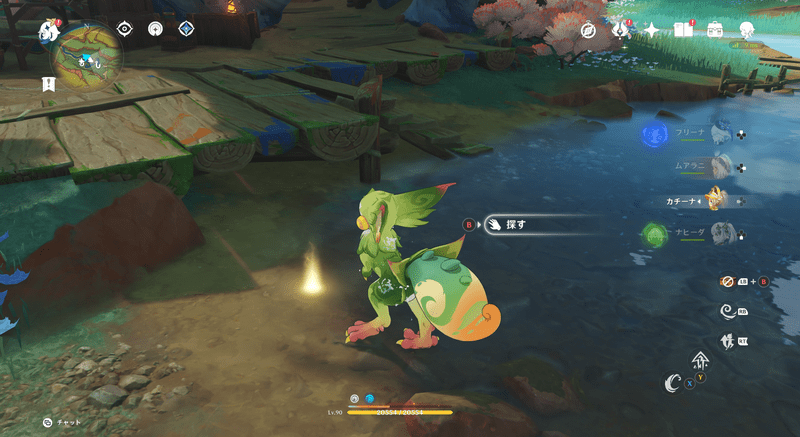Choose the 探す search prompt
This screenshot has height=437, width=800.
[x=515, y=225]
